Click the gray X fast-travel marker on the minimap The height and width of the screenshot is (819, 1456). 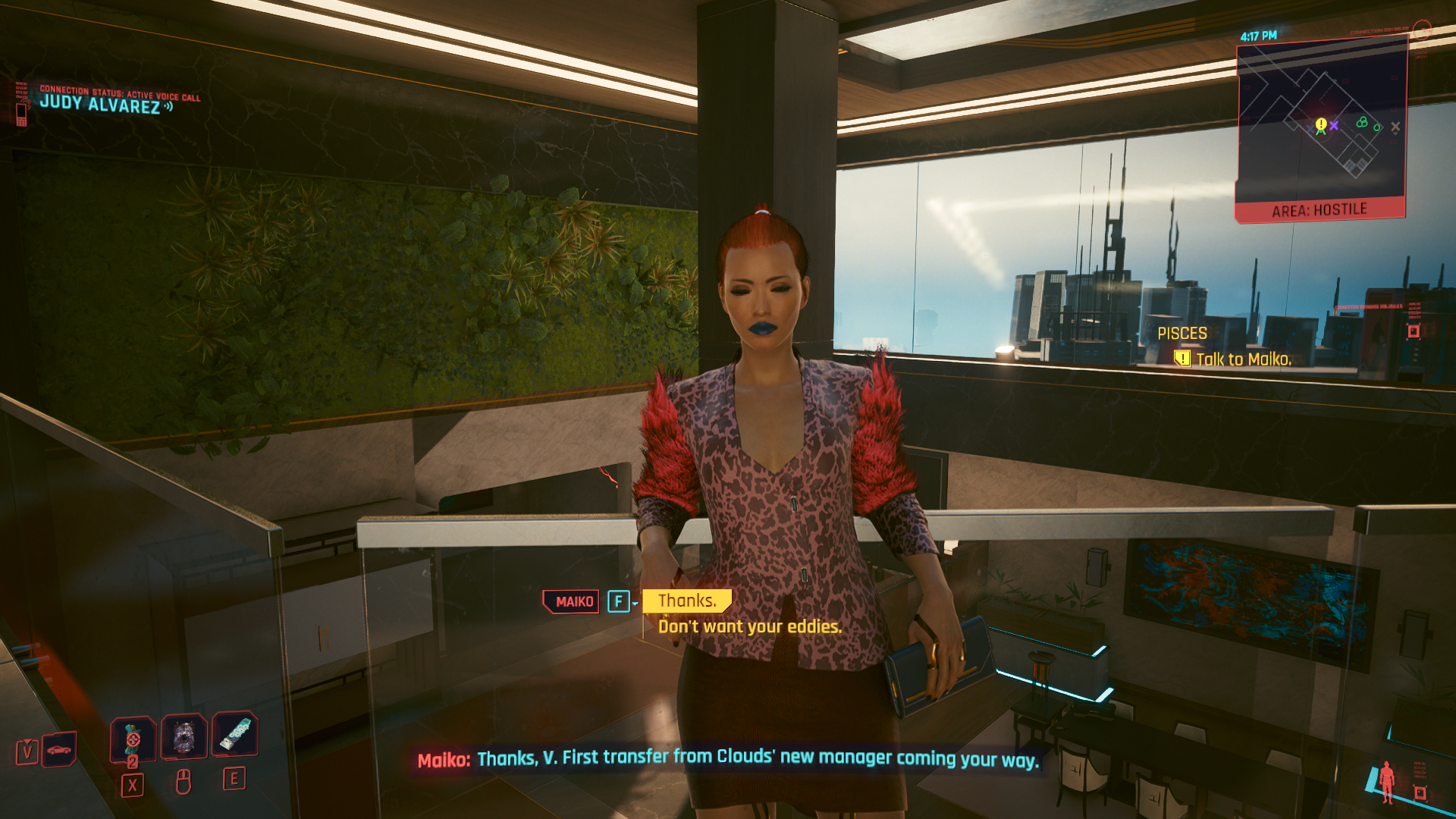[1395, 125]
